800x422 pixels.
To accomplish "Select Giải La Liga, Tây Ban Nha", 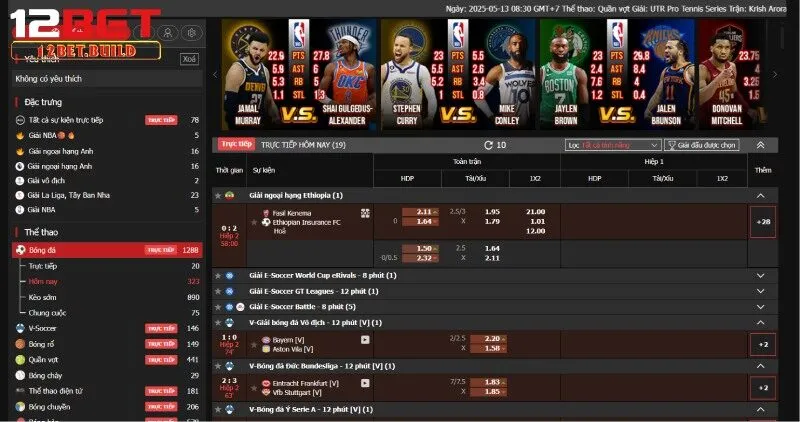I will tap(69, 195).
